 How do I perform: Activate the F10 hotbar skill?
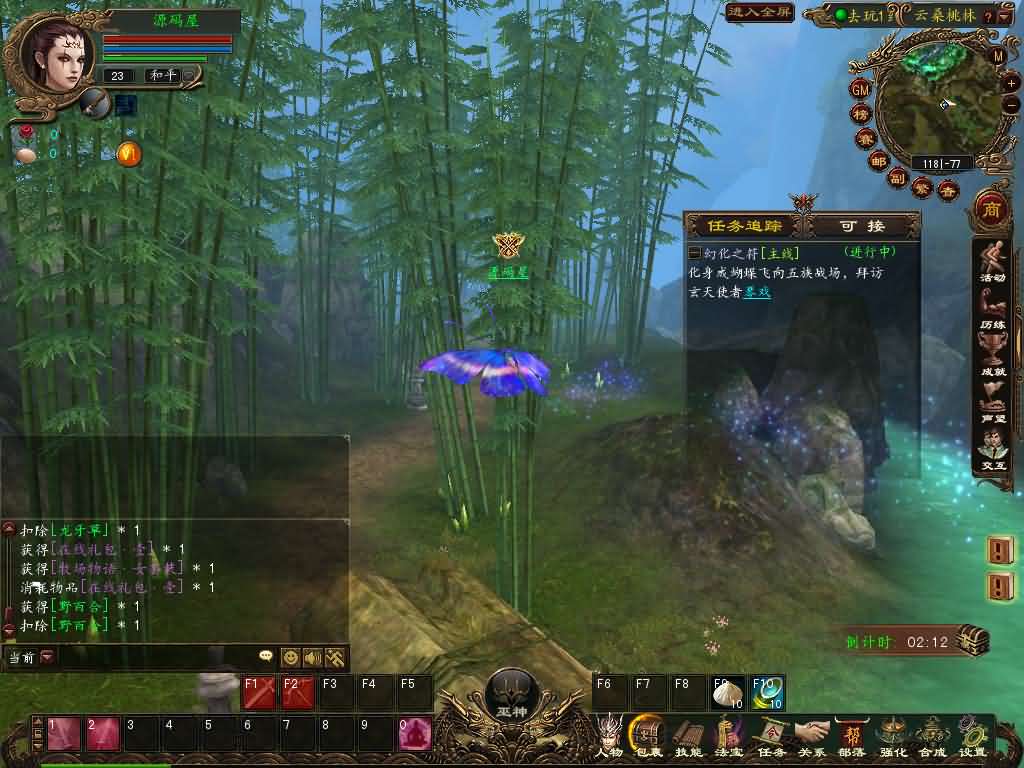[x=767, y=692]
